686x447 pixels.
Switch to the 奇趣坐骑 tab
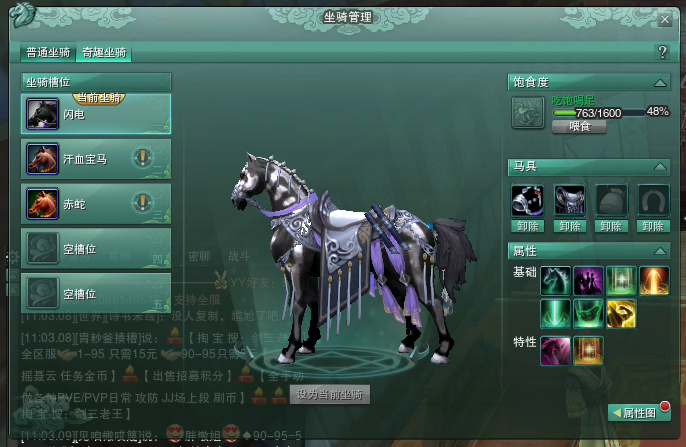106,53
